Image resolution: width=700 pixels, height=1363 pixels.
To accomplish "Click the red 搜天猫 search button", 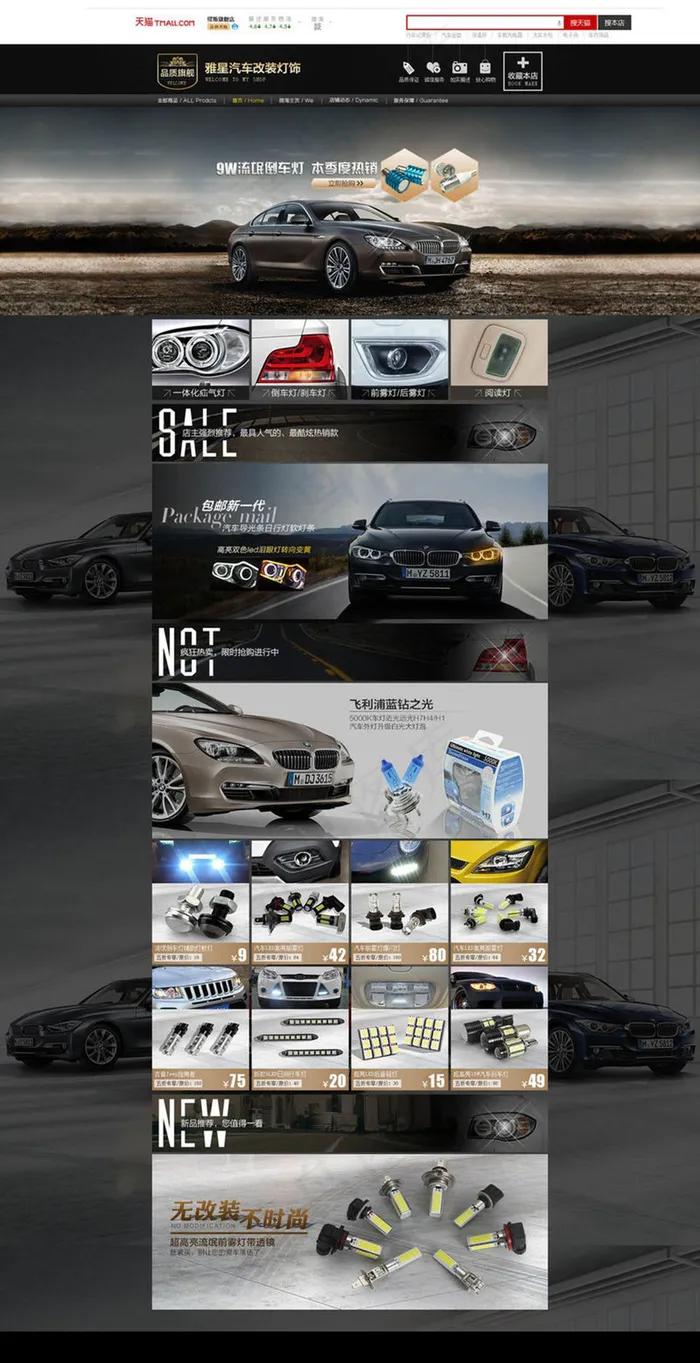I will click(580, 22).
